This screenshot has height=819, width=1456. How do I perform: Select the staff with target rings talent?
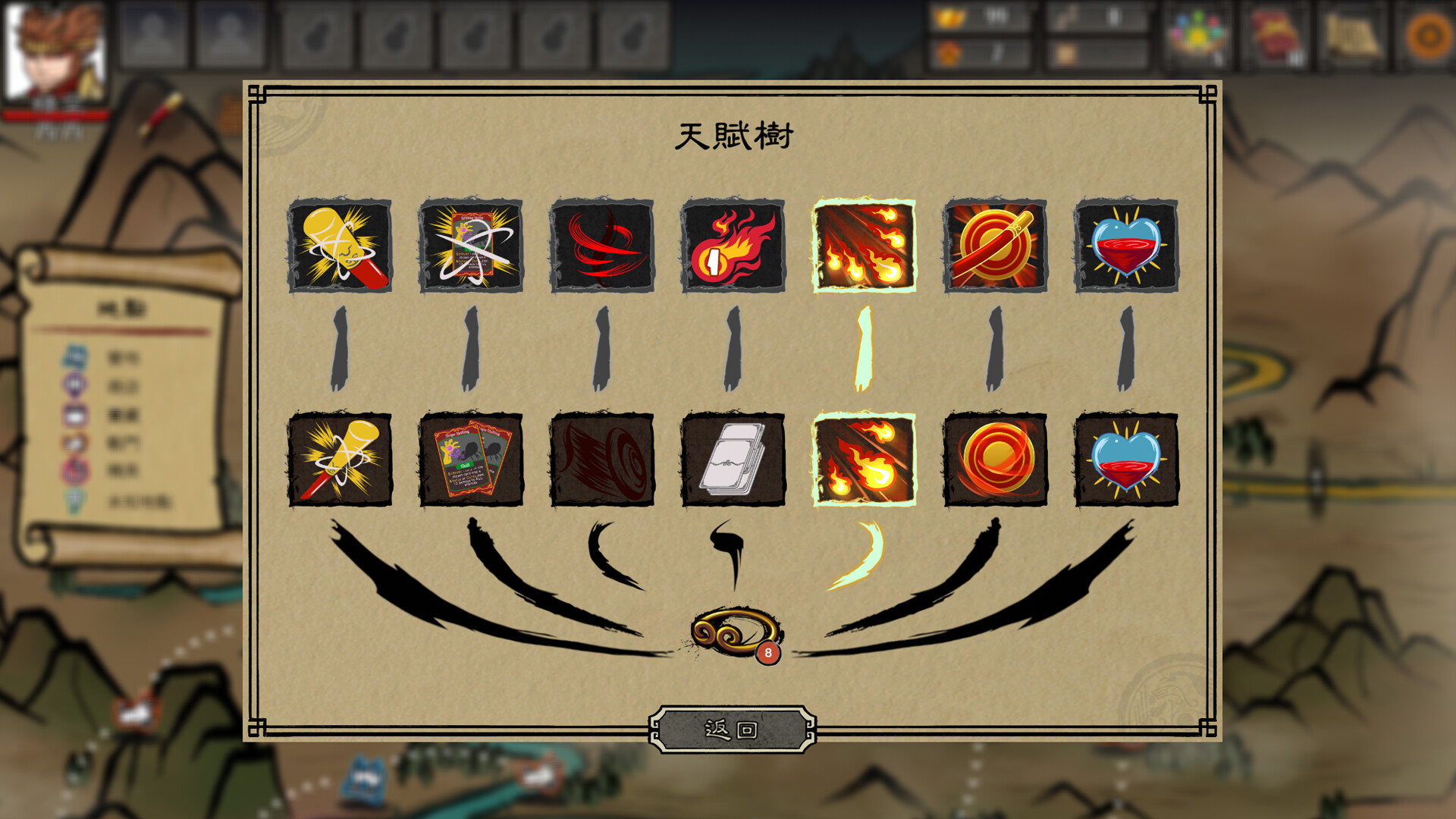click(995, 245)
